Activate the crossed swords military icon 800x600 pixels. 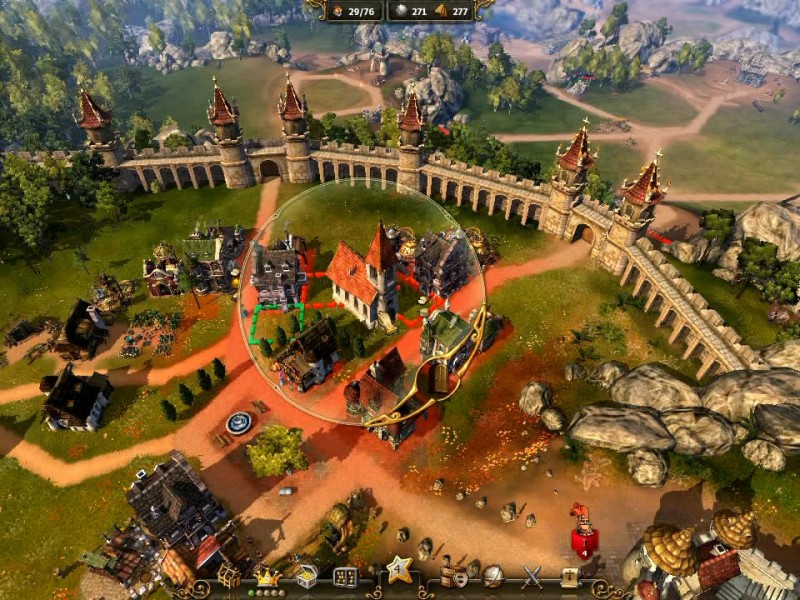tap(532, 577)
